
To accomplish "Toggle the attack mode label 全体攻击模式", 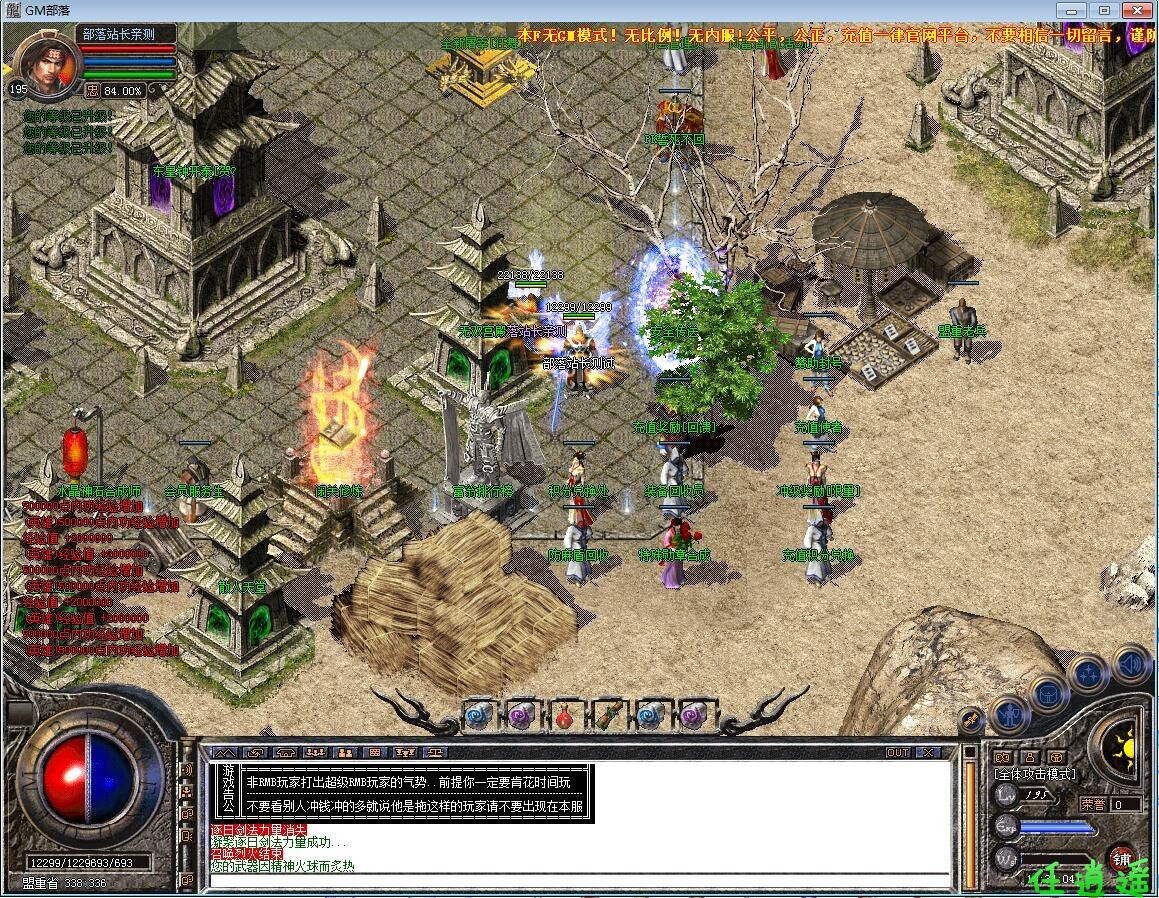I will click(x=1034, y=774).
